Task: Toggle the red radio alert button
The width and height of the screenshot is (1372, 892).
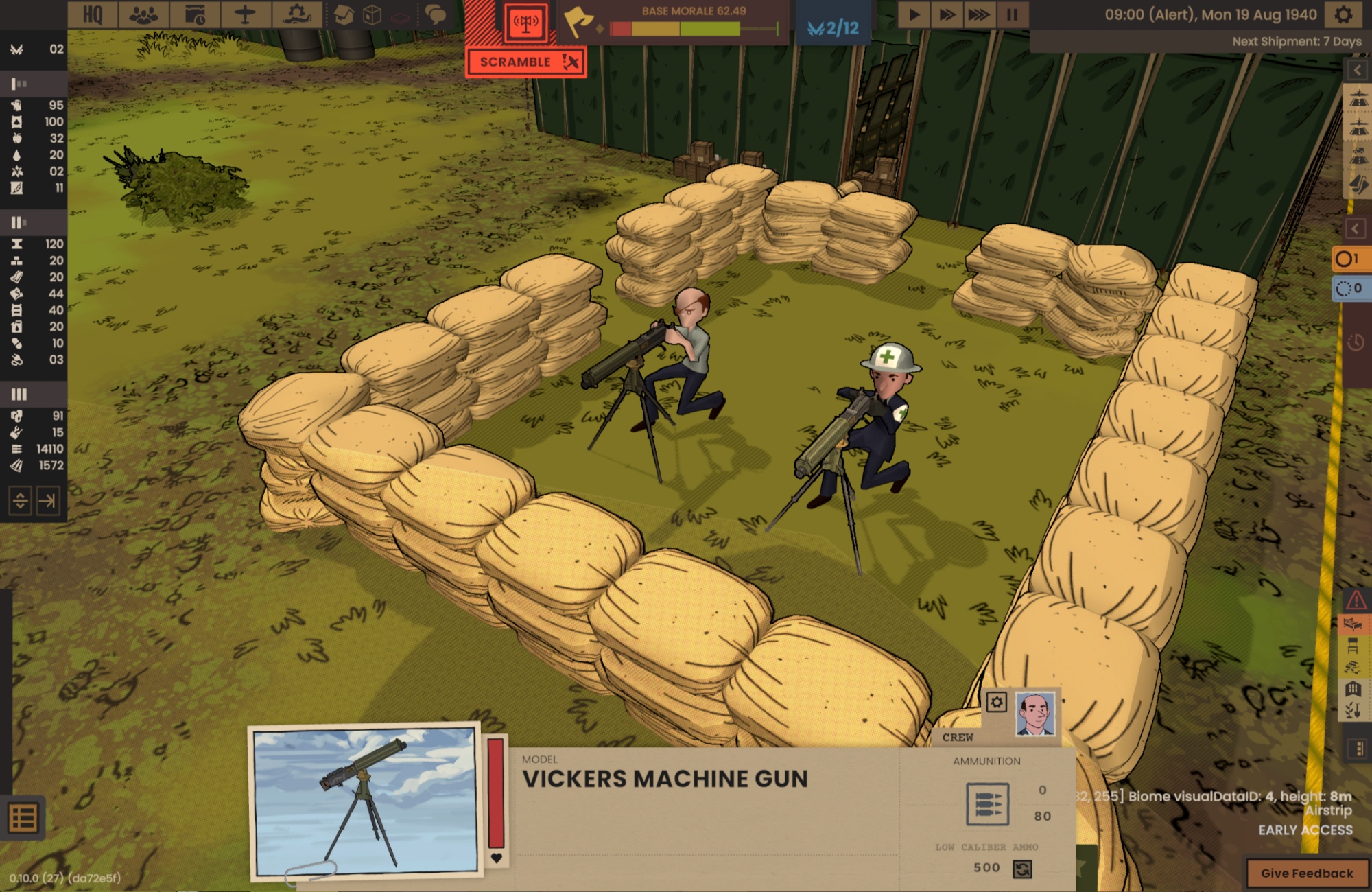Action: tap(526, 24)
